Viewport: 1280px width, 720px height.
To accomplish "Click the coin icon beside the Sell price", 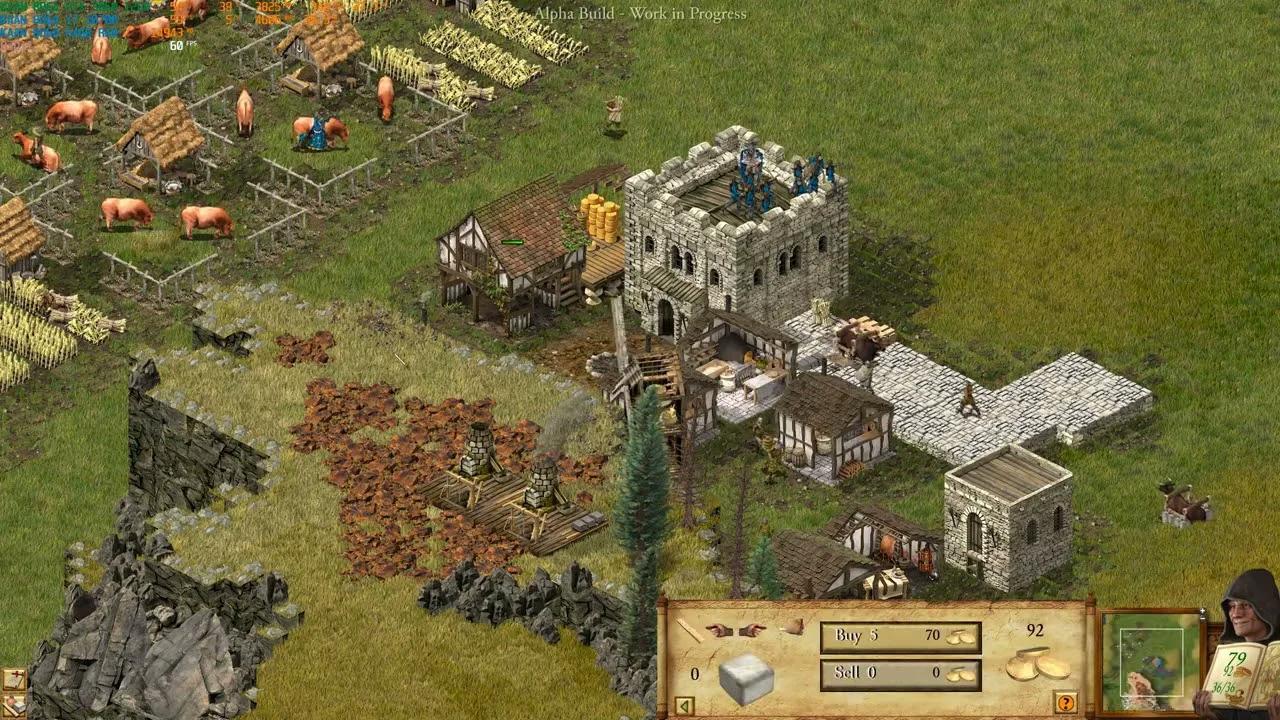I will [958, 675].
